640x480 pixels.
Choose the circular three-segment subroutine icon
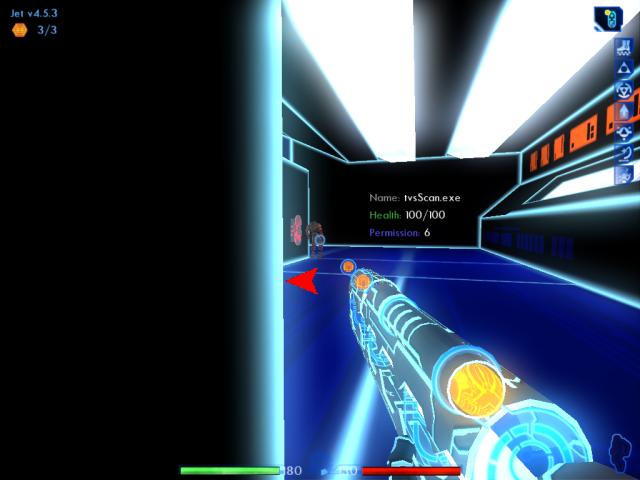(623, 89)
